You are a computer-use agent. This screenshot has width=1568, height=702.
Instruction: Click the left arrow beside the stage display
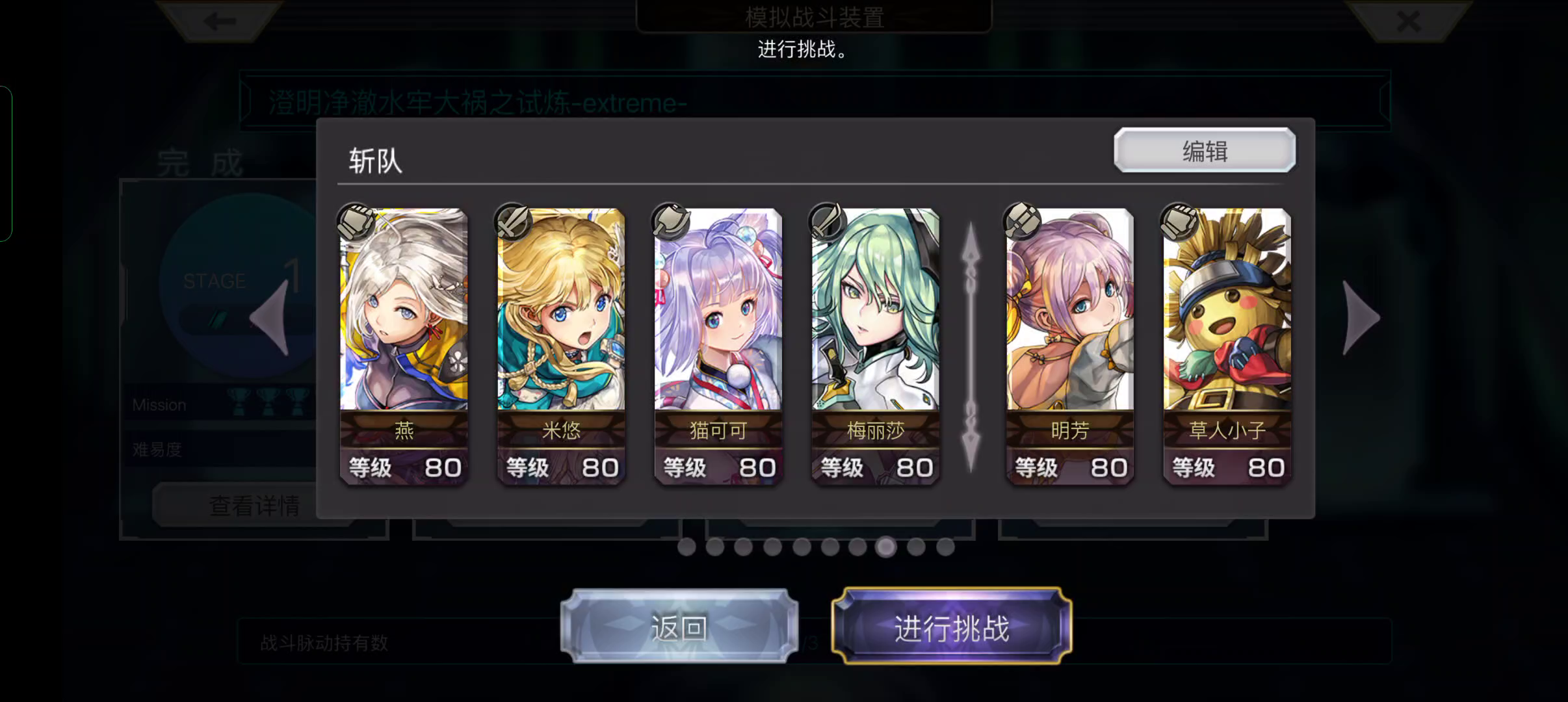(272, 317)
